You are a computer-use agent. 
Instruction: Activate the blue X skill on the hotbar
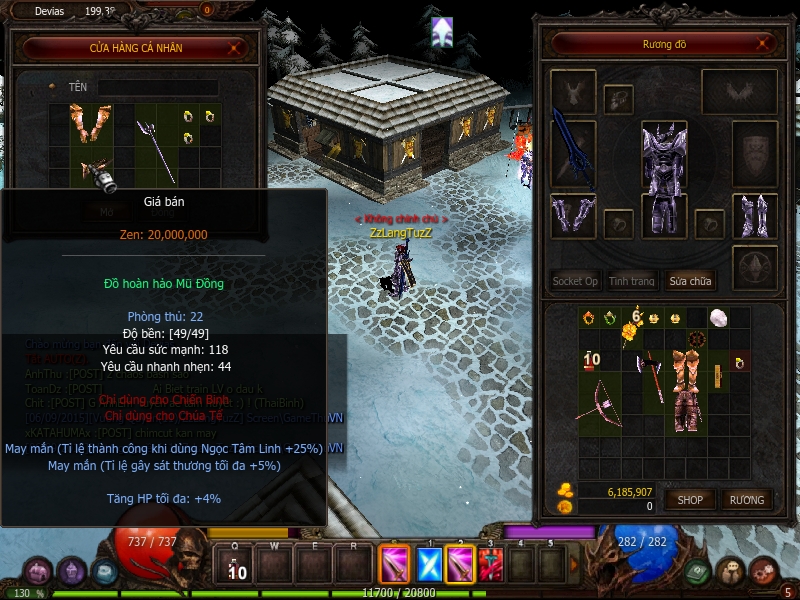tap(429, 565)
